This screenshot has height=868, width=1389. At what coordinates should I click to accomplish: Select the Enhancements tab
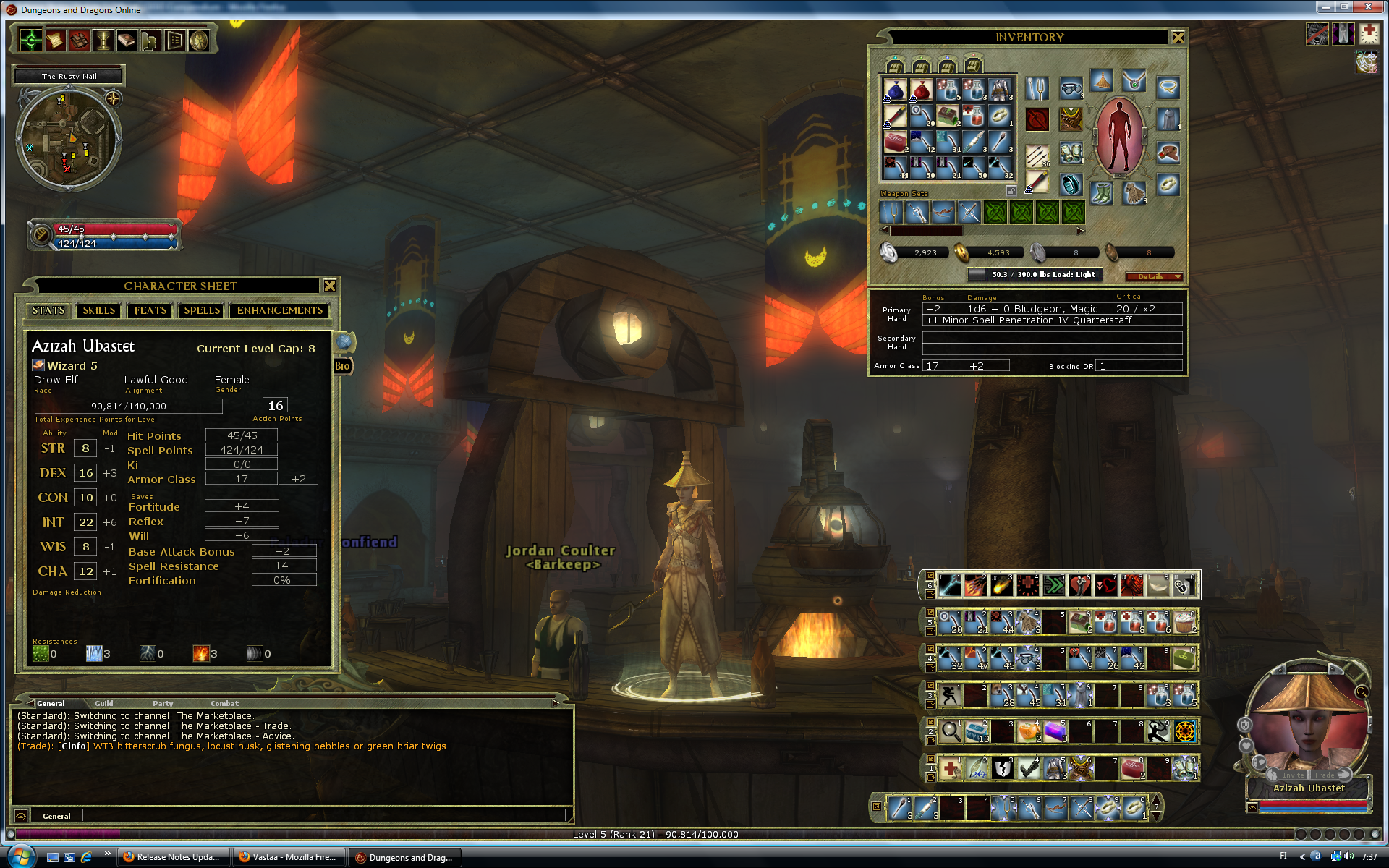point(280,310)
